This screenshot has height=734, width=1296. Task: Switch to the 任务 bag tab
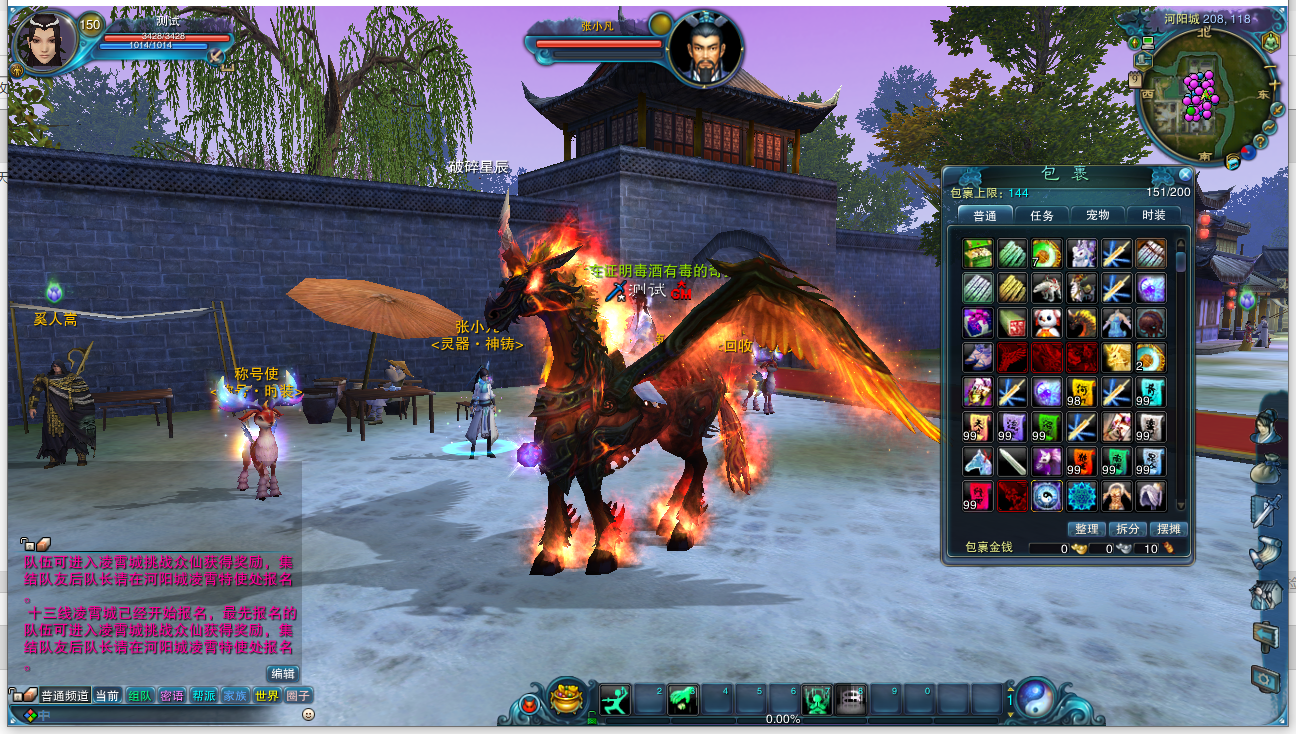click(1041, 215)
